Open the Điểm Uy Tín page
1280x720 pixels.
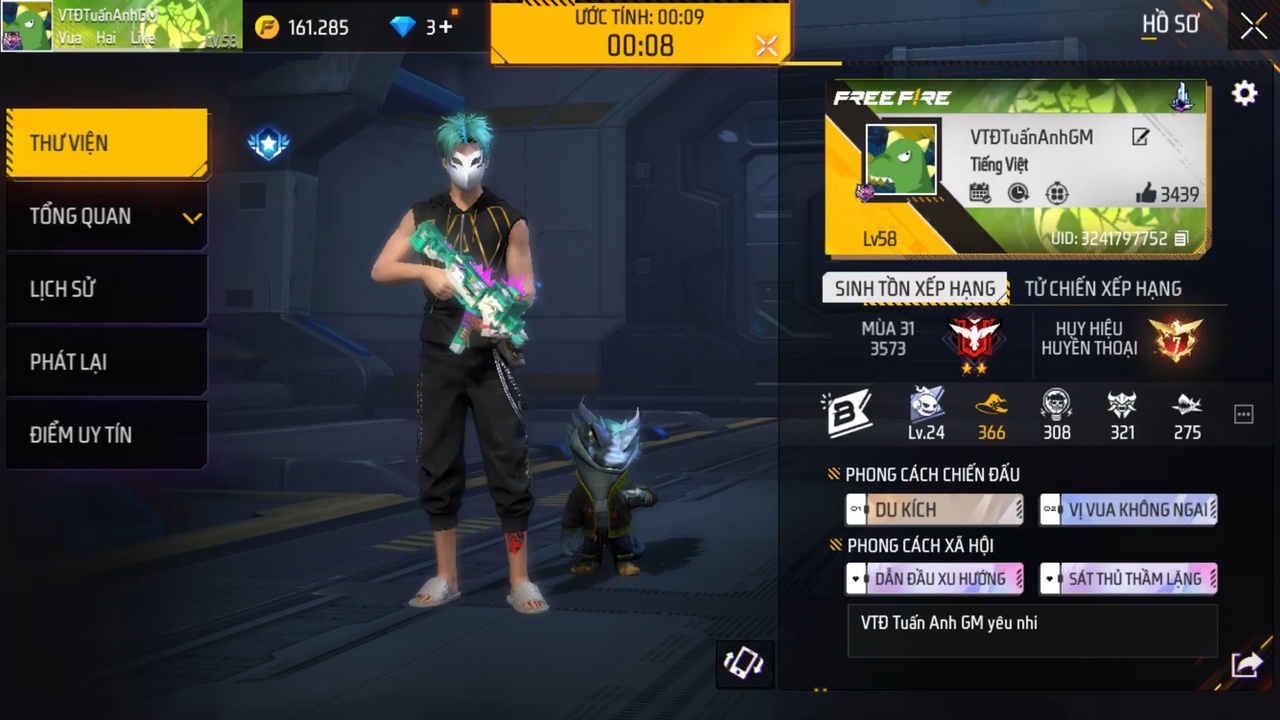pyautogui.click(x=107, y=435)
